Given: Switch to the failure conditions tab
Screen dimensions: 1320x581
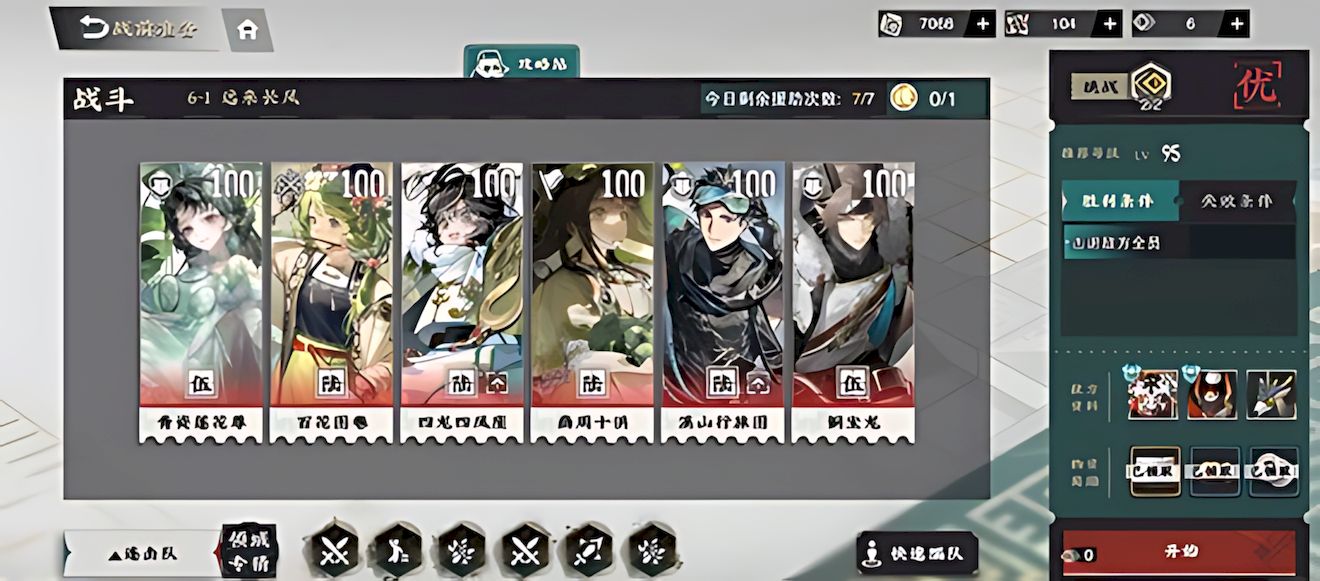Looking at the screenshot, I should (1238, 201).
